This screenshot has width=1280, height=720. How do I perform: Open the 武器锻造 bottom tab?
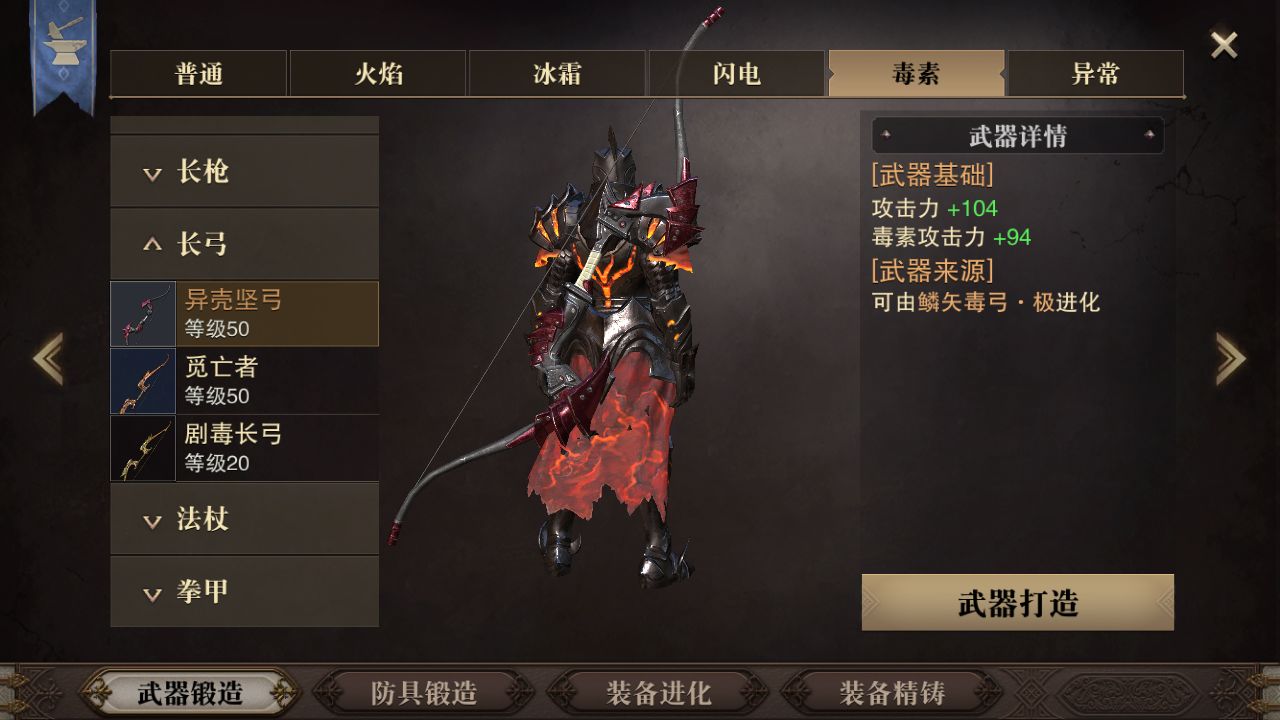point(190,692)
